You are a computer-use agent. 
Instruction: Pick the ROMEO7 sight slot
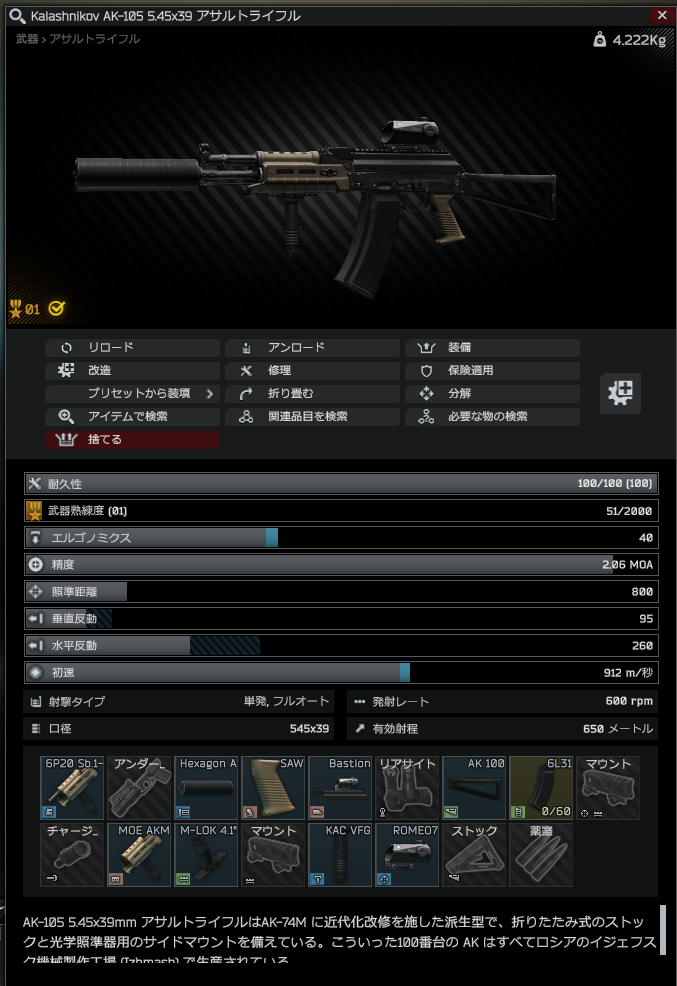coord(407,855)
